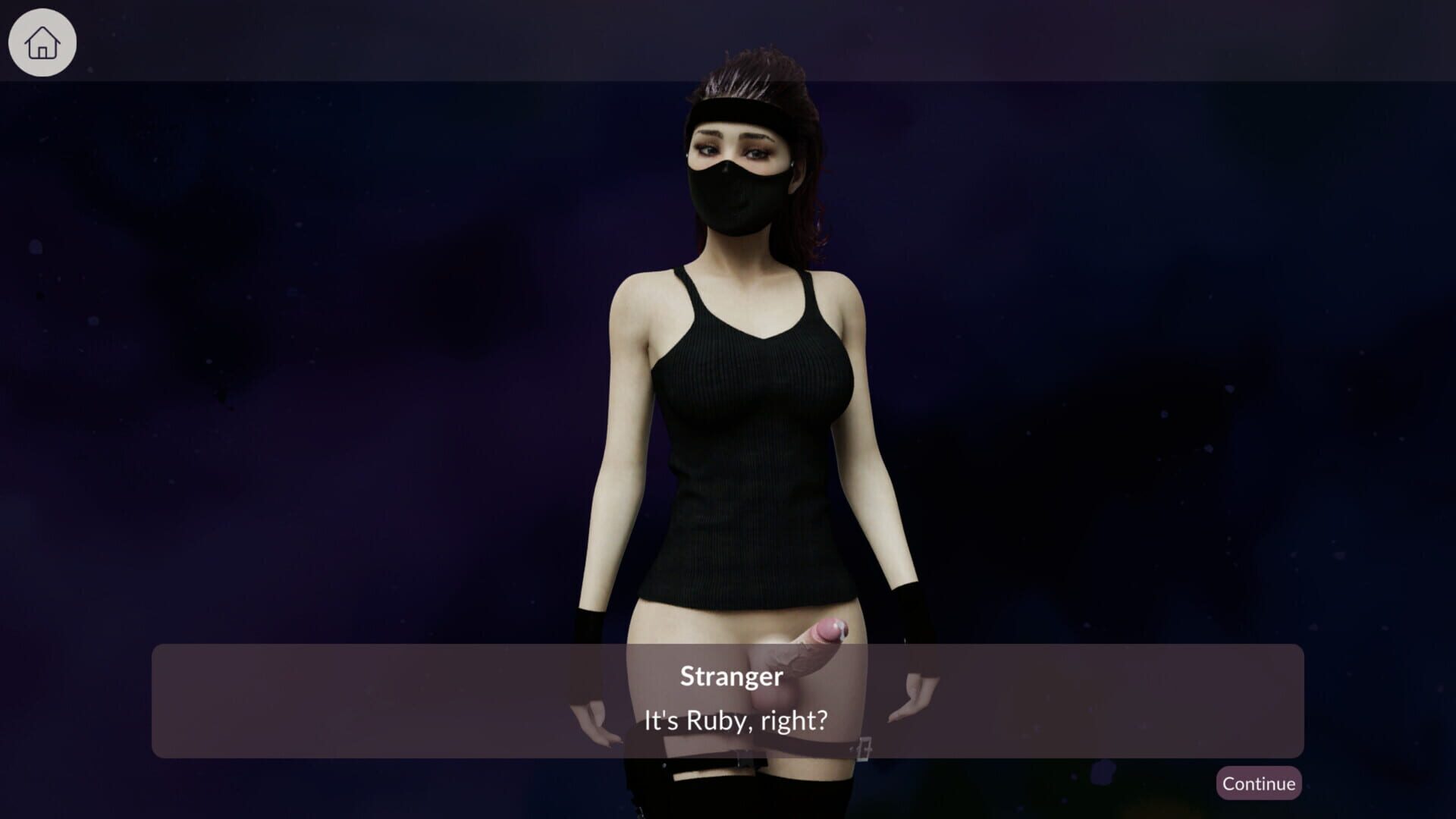Select the Continue button to advance
Viewport: 1456px width, 819px height.
pos(1259,783)
